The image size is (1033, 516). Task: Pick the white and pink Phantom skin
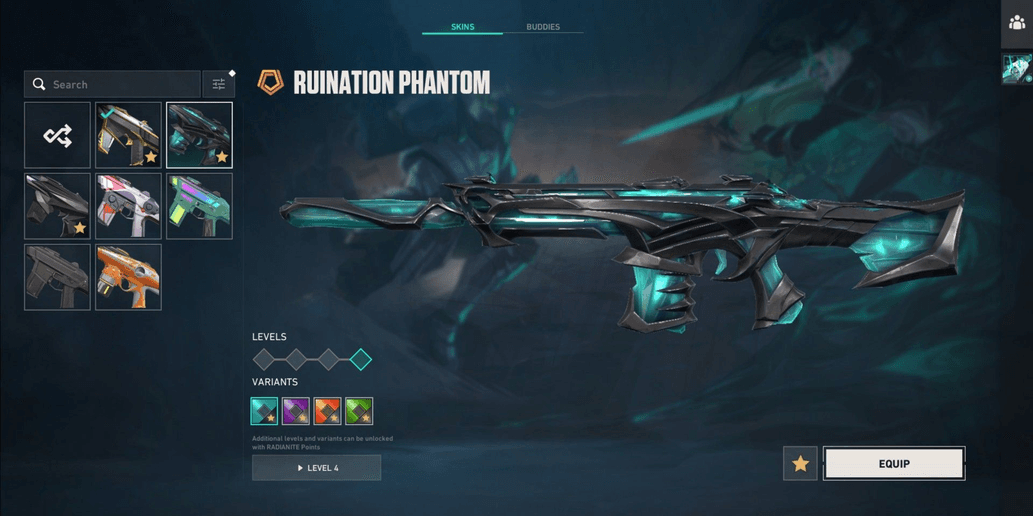pos(128,206)
